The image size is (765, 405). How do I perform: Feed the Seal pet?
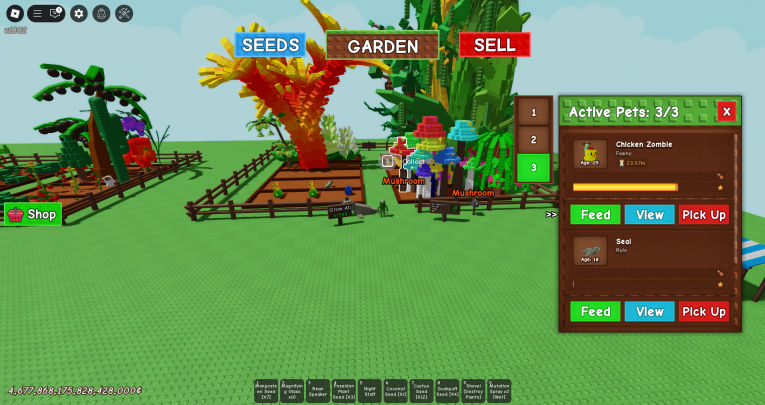coord(595,312)
